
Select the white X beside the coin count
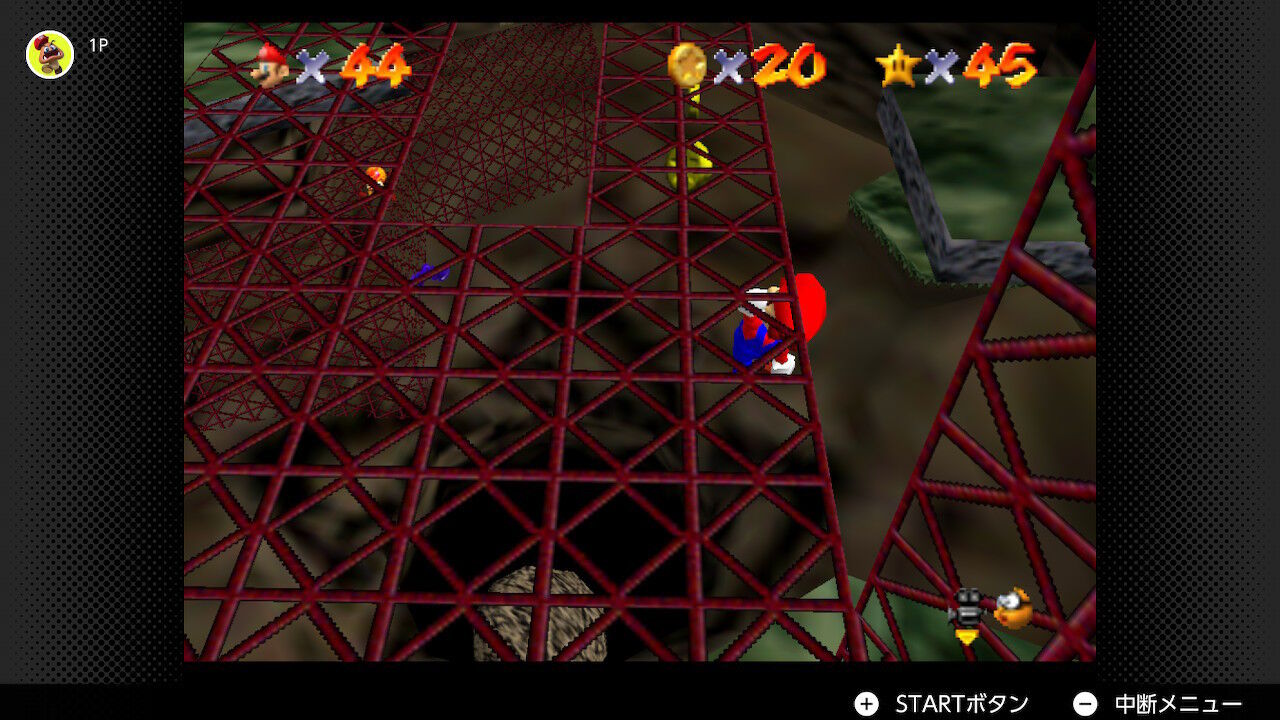tap(730, 67)
